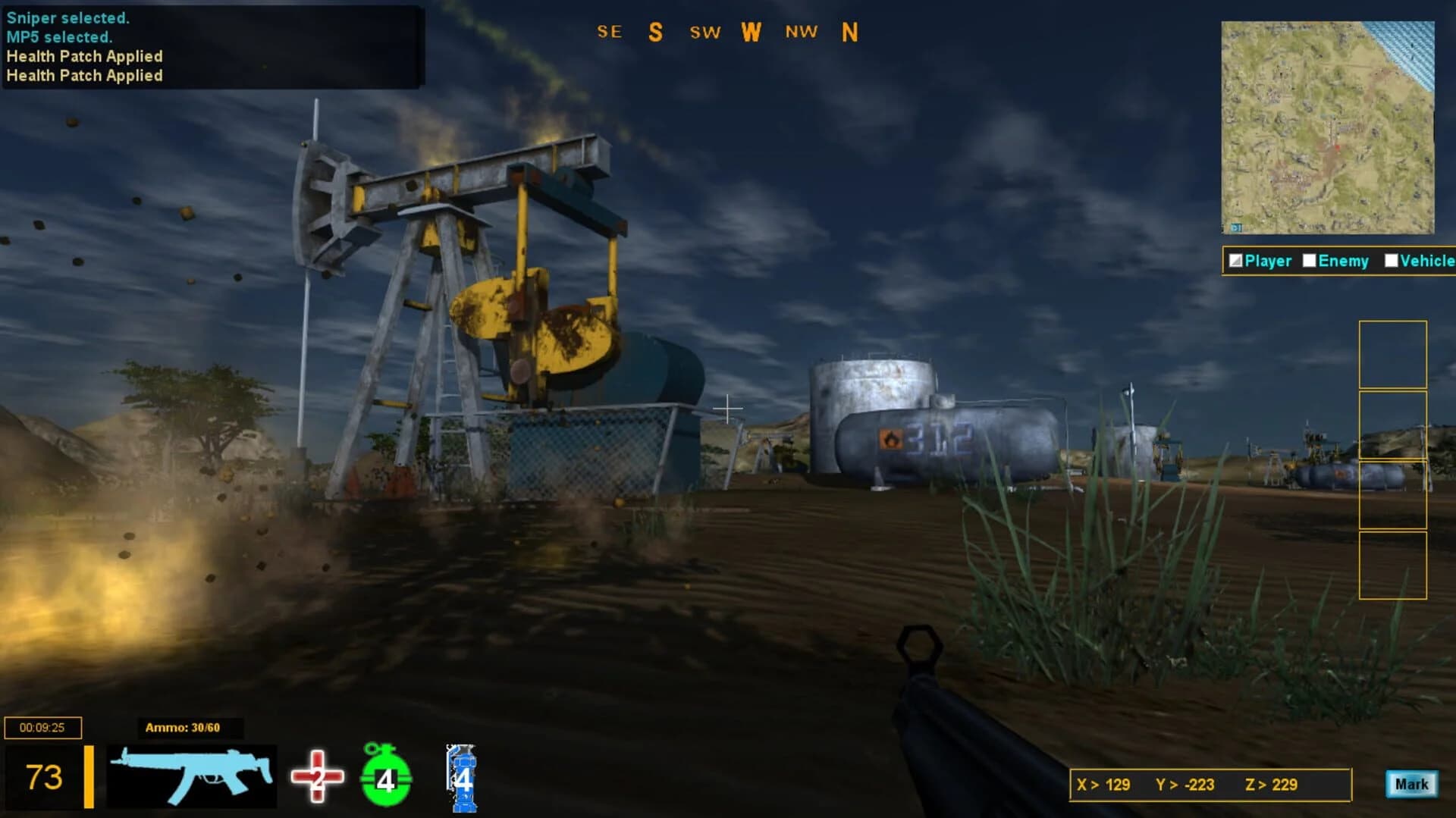Screen dimensions: 1456x818
Task: Click the small icon at the minimap's bottom-left corner
Action: click(x=1235, y=226)
